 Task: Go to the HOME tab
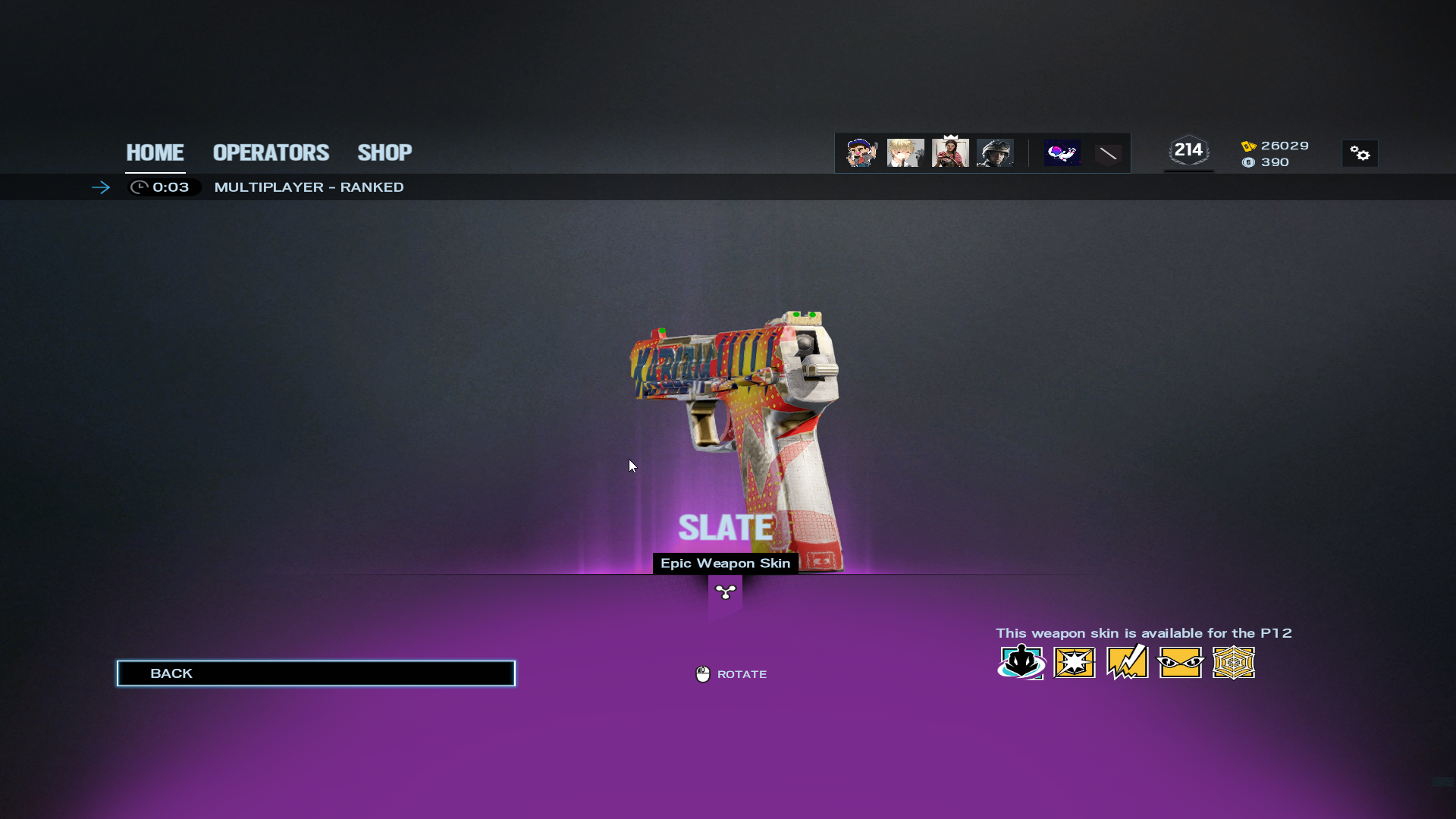pos(155,152)
